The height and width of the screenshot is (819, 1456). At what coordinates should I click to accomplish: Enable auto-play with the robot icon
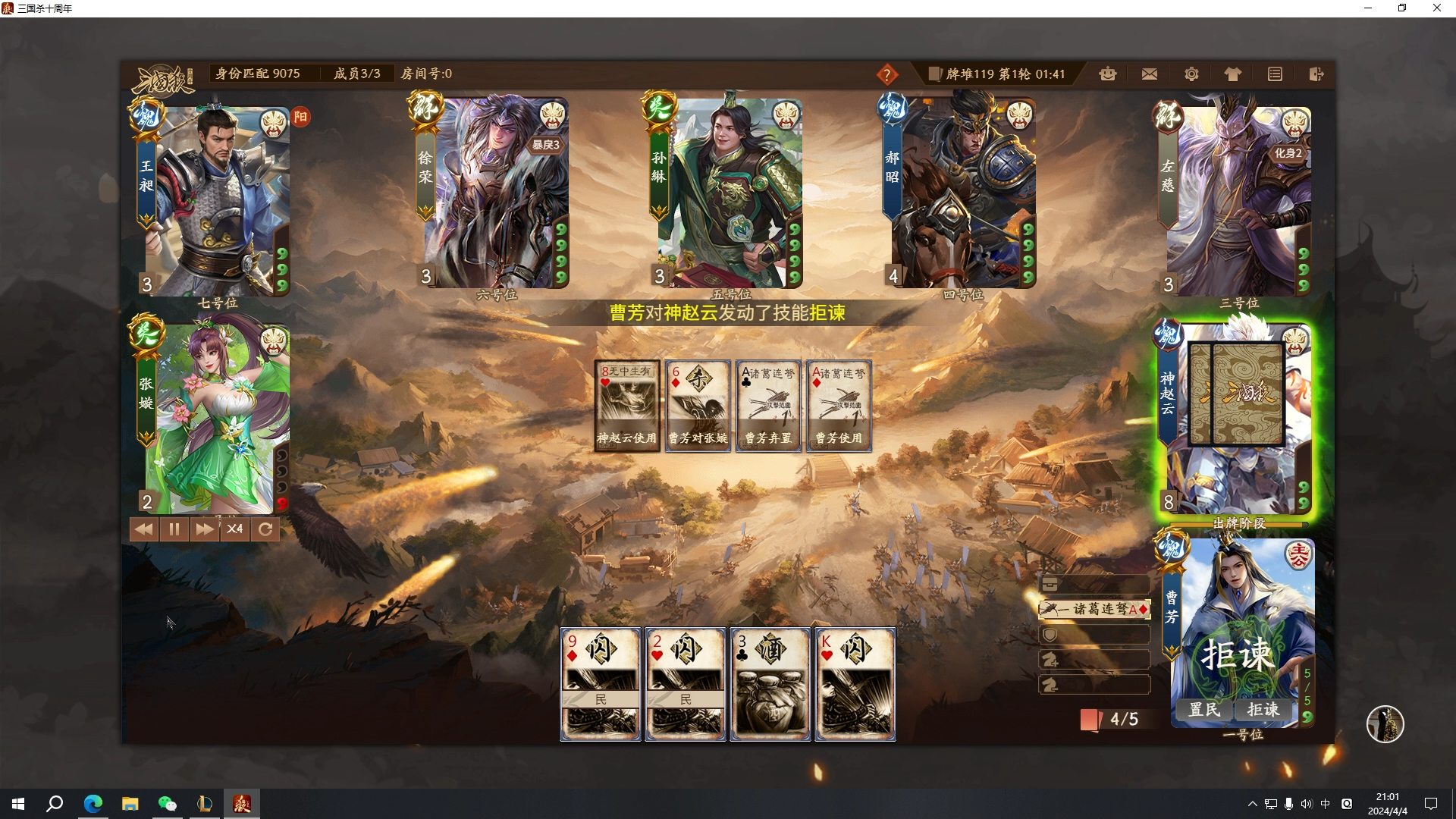tap(1108, 74)
